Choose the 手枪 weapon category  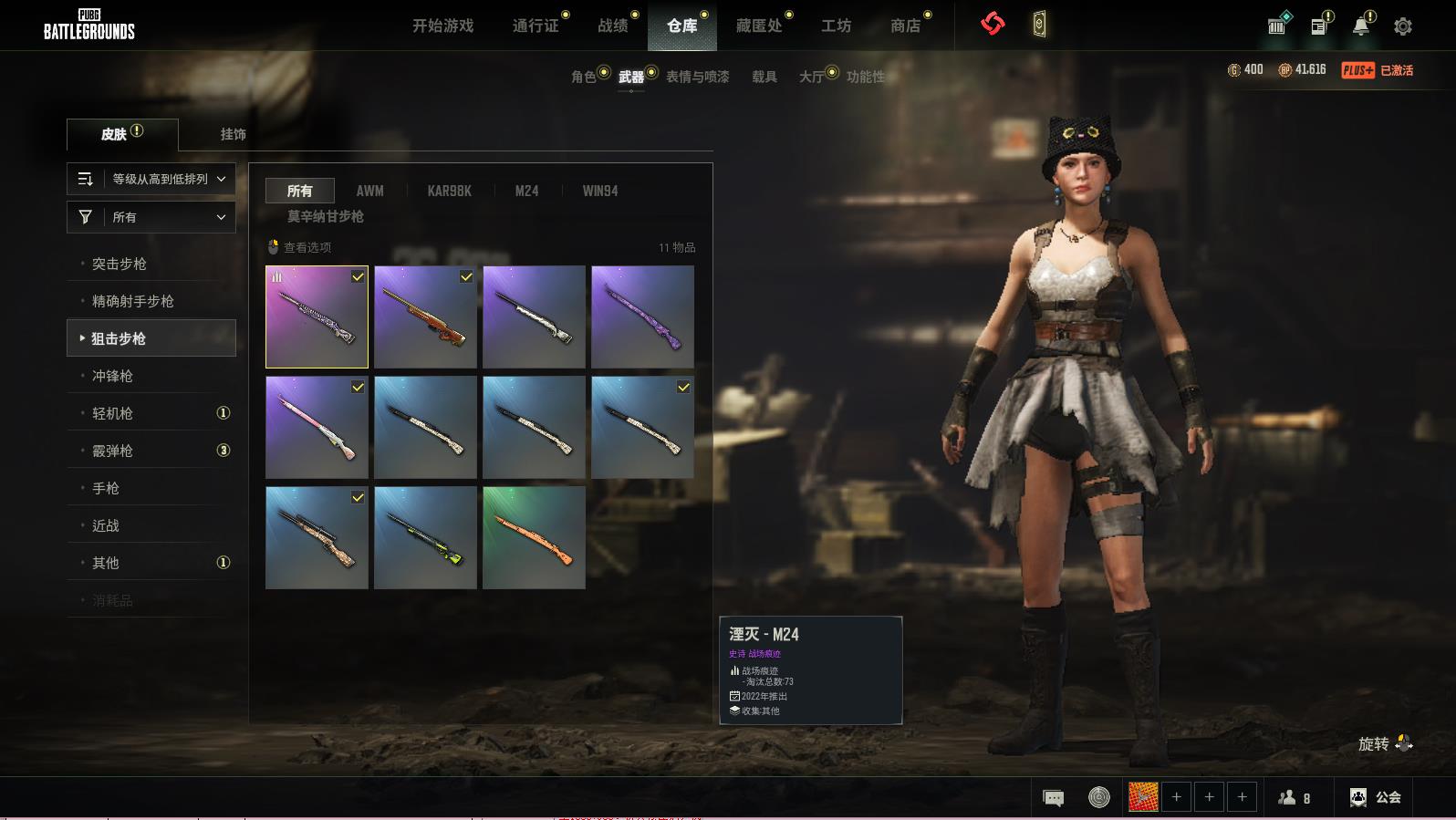click(x=106, y=488)
